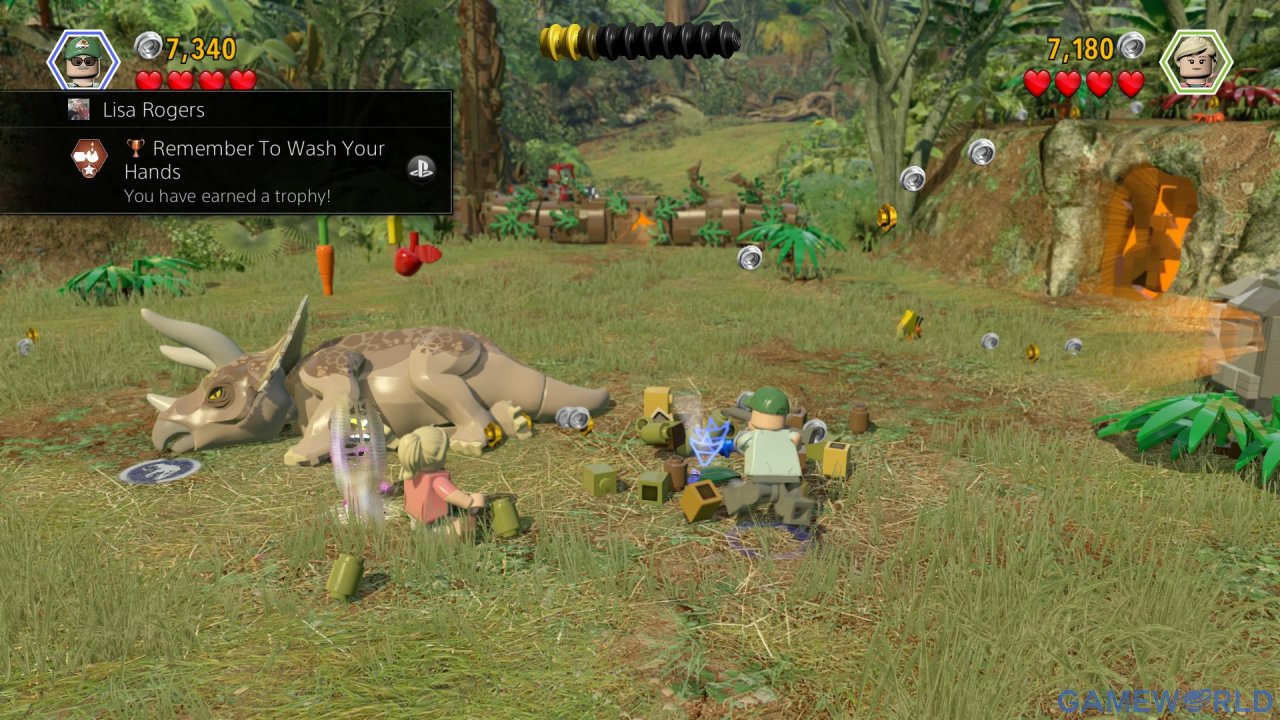Select player one's capped character portrait
This screenshot has width=1280, height=720.
pos(84,60)
